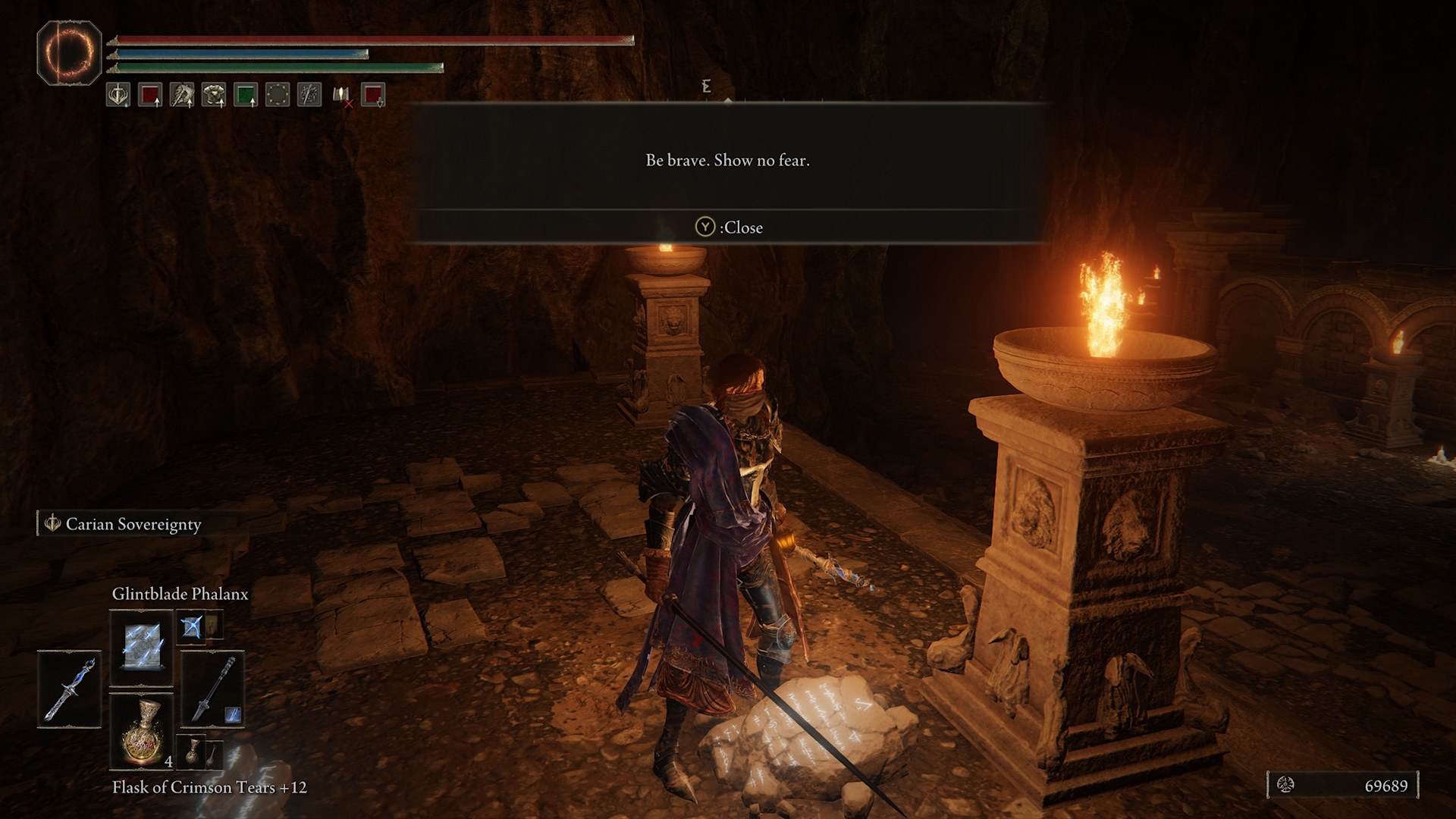Click the axe attack-up buff icon
This screenshot has width=1456, height=819.
click(x=182, y=95)
